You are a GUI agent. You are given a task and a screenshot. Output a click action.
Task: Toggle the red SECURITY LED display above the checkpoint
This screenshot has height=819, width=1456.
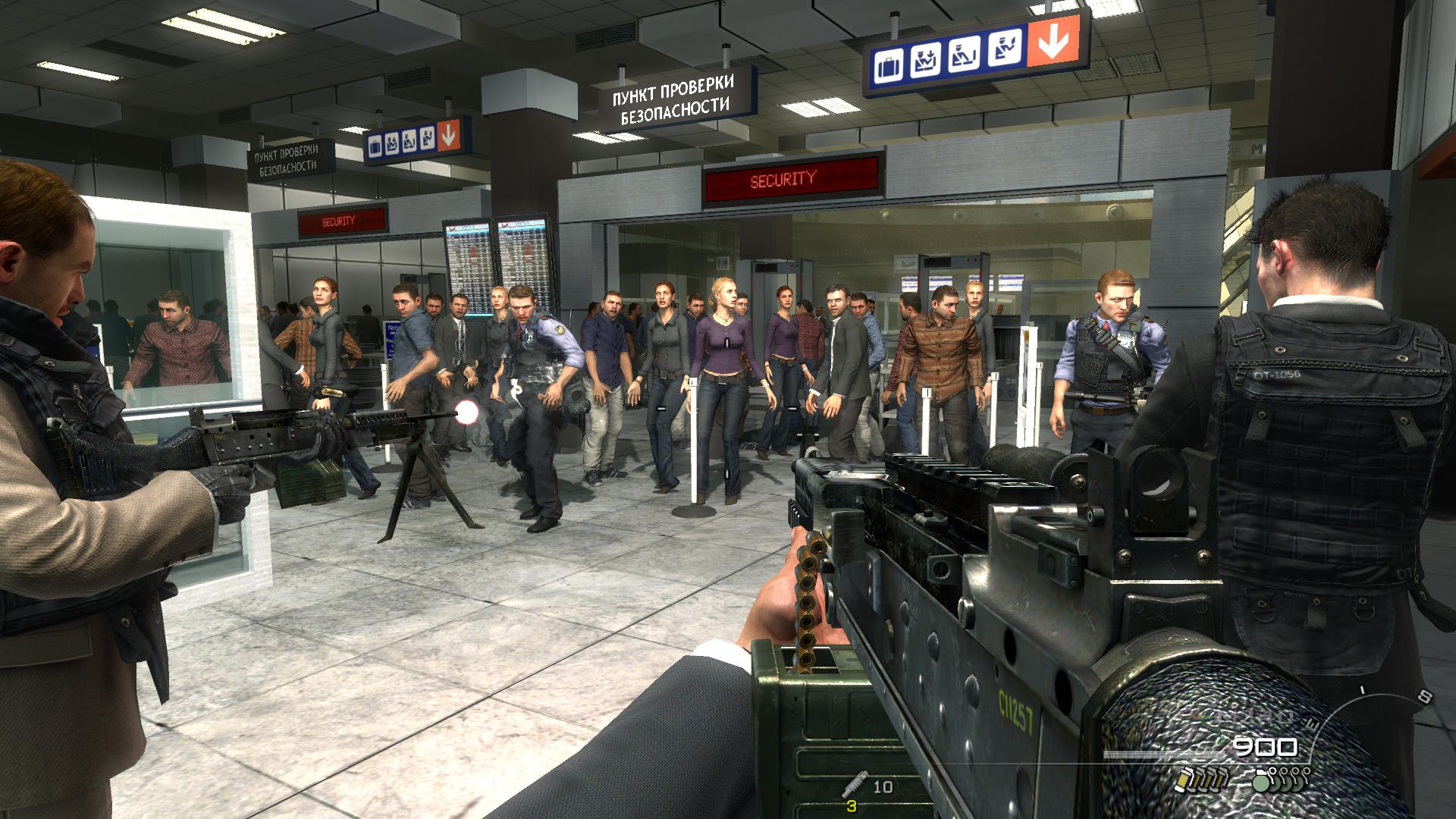pyautogui.click(x=781, y=180)
